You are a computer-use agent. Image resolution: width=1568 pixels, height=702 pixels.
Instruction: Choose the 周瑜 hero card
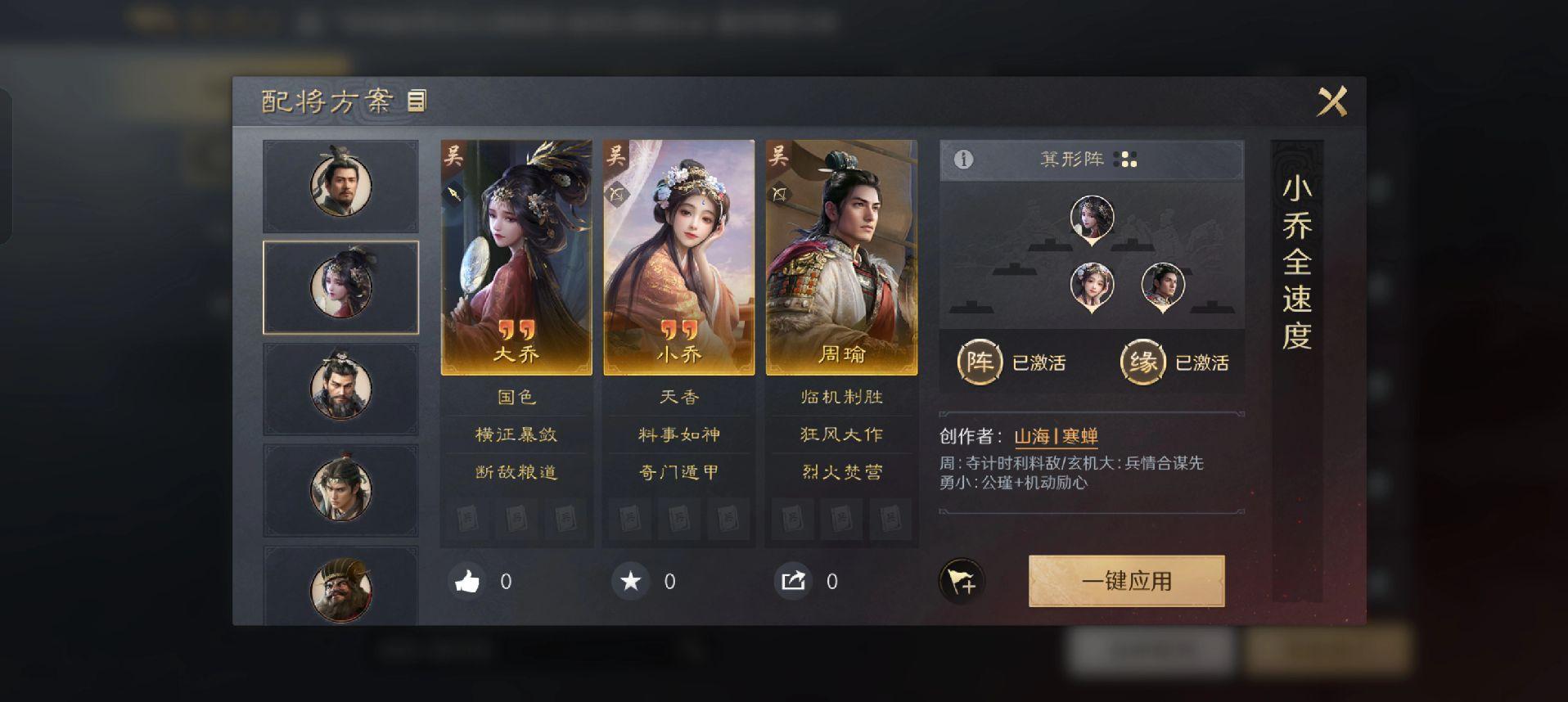coord(841,257)
